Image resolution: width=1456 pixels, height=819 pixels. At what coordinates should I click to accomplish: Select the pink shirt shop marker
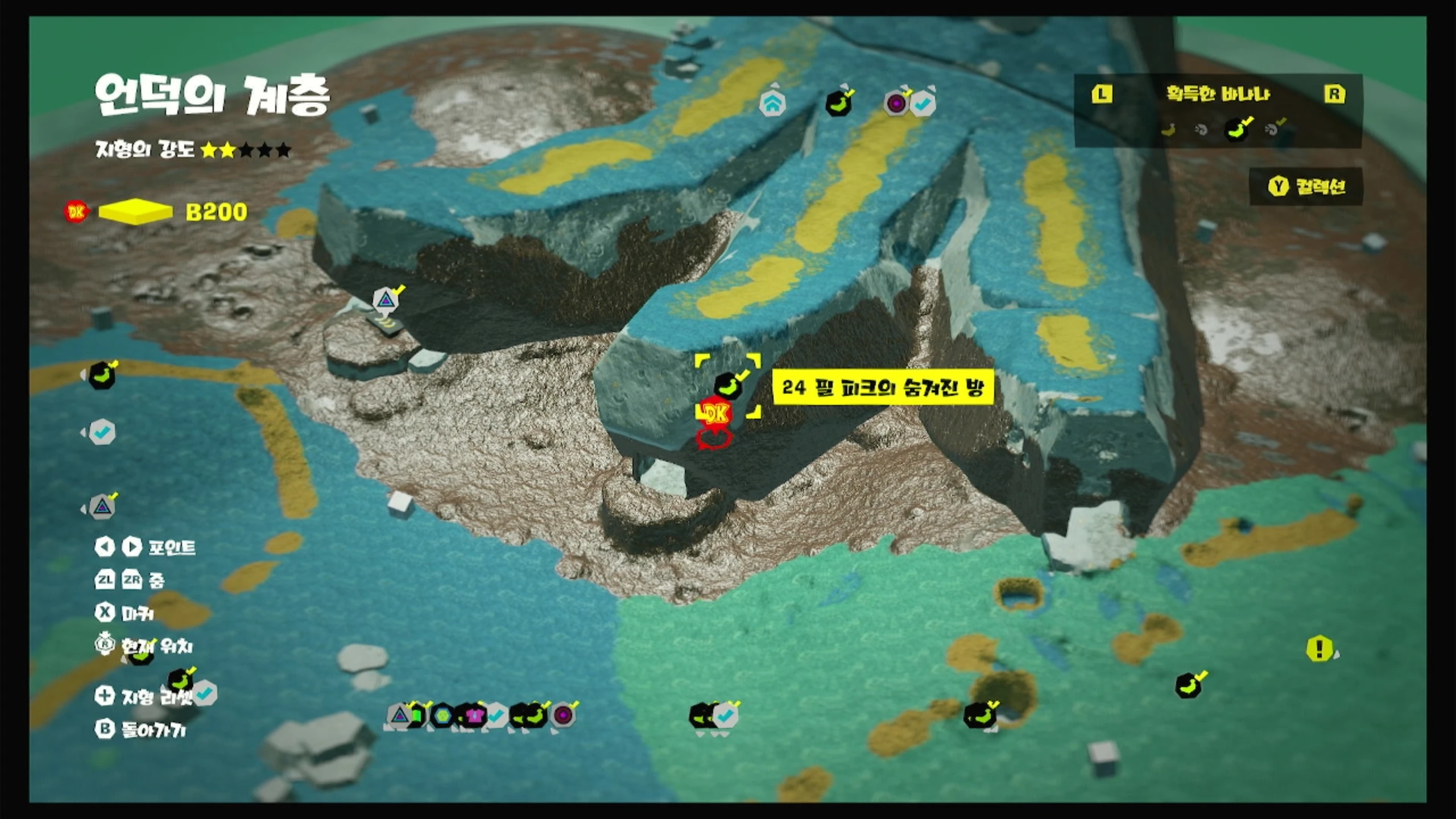click(473, 715)
